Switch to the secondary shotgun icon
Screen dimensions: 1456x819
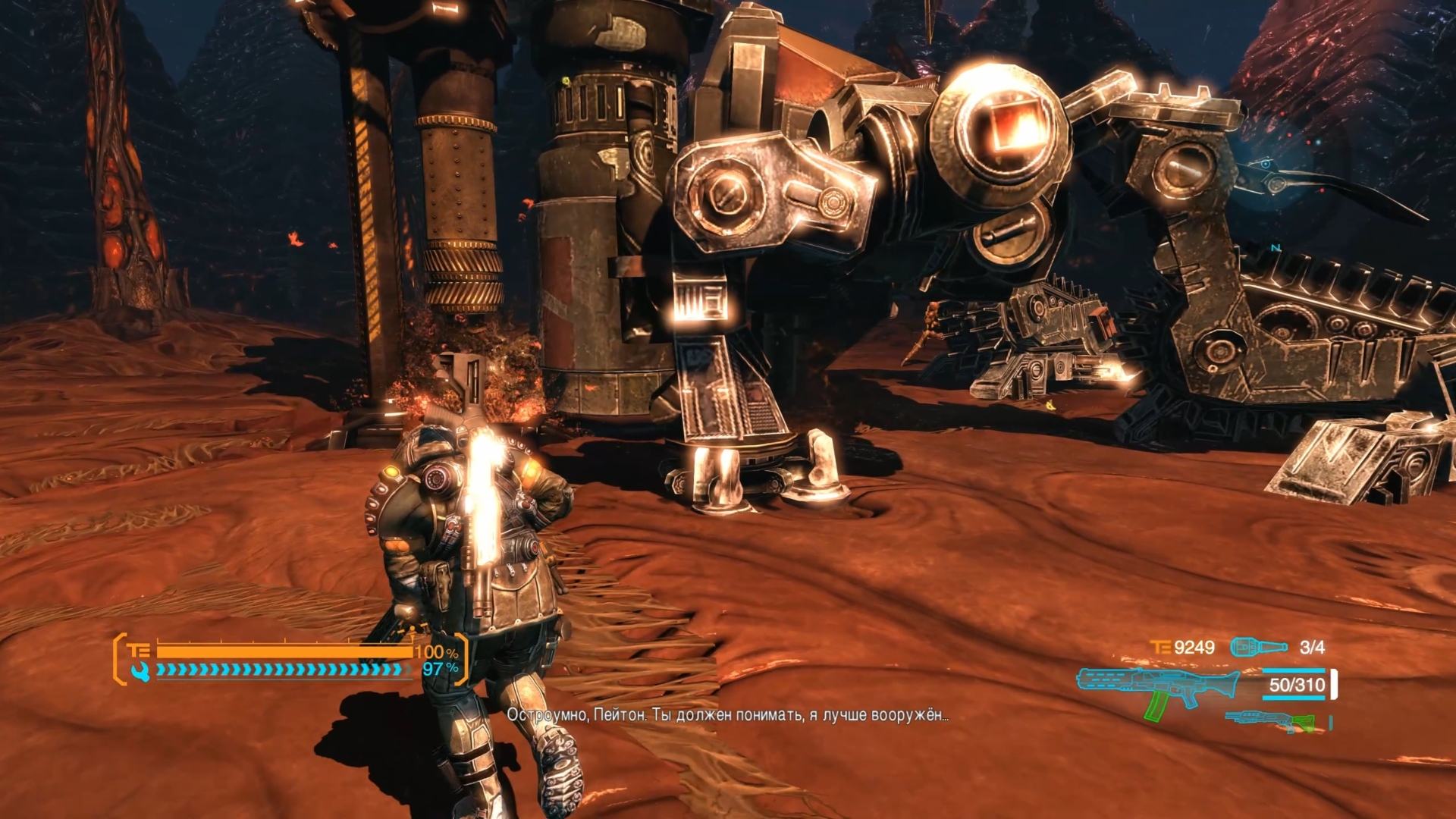tap(1269, 721)
